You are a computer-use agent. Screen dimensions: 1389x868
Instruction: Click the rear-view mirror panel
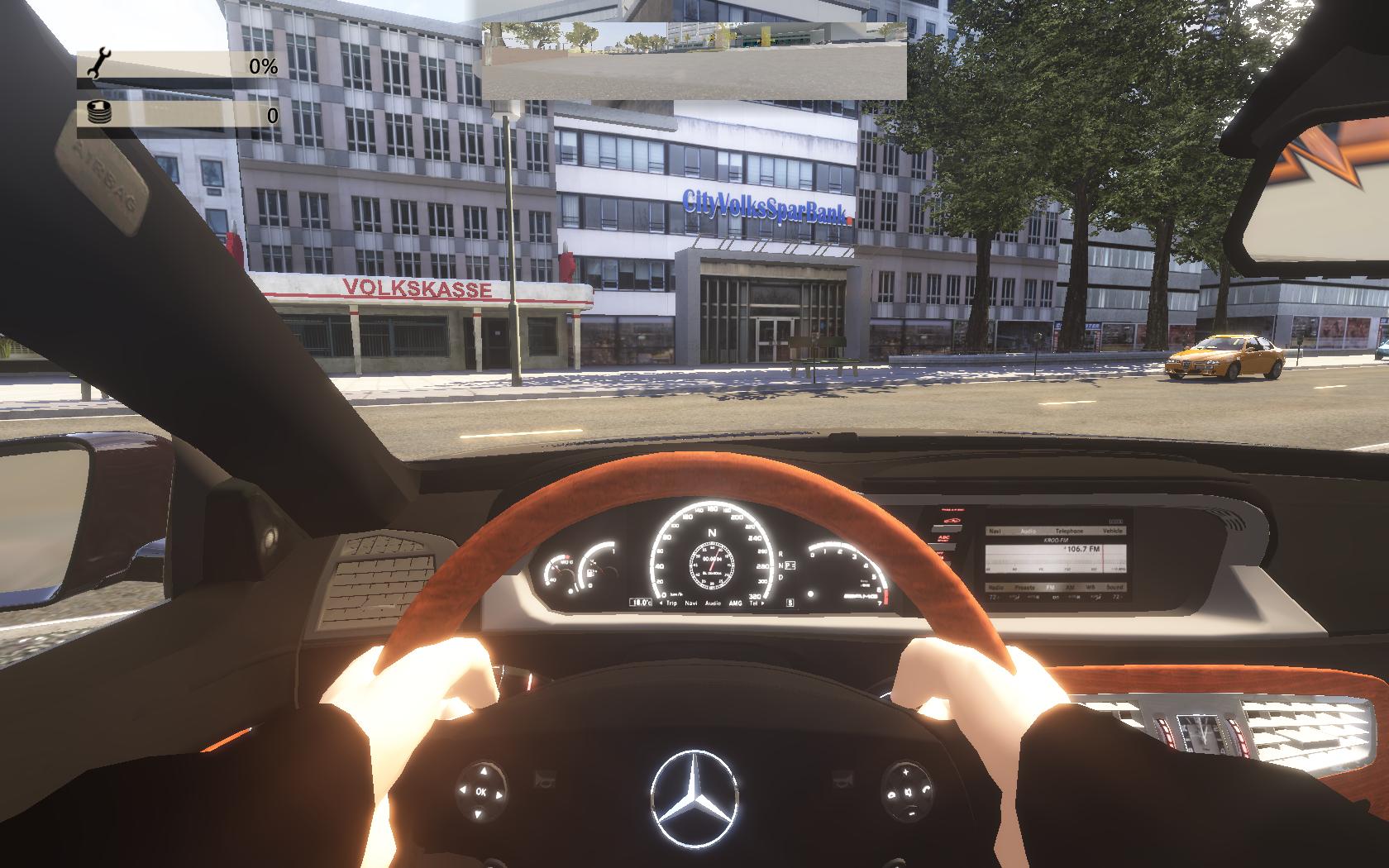point(694,60)
